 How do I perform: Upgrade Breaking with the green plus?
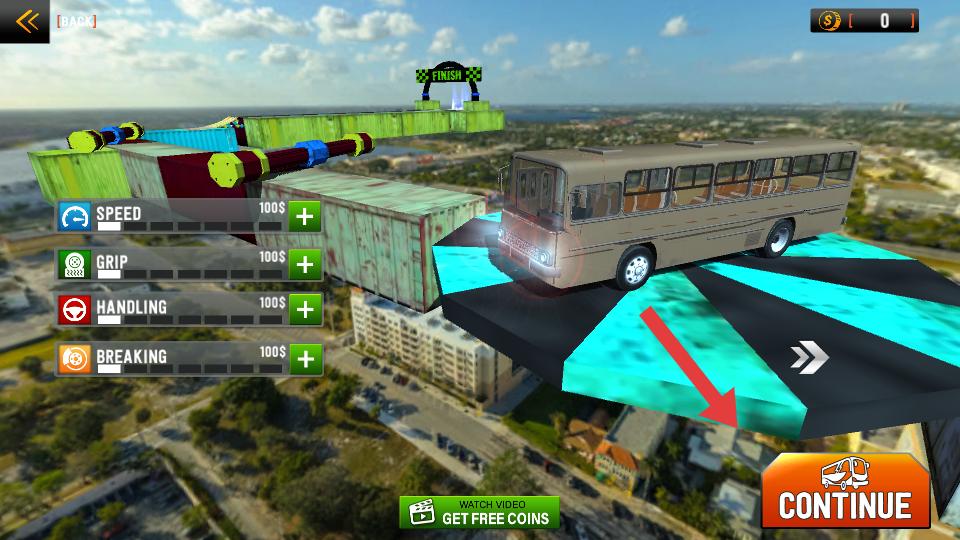[305, 358]
